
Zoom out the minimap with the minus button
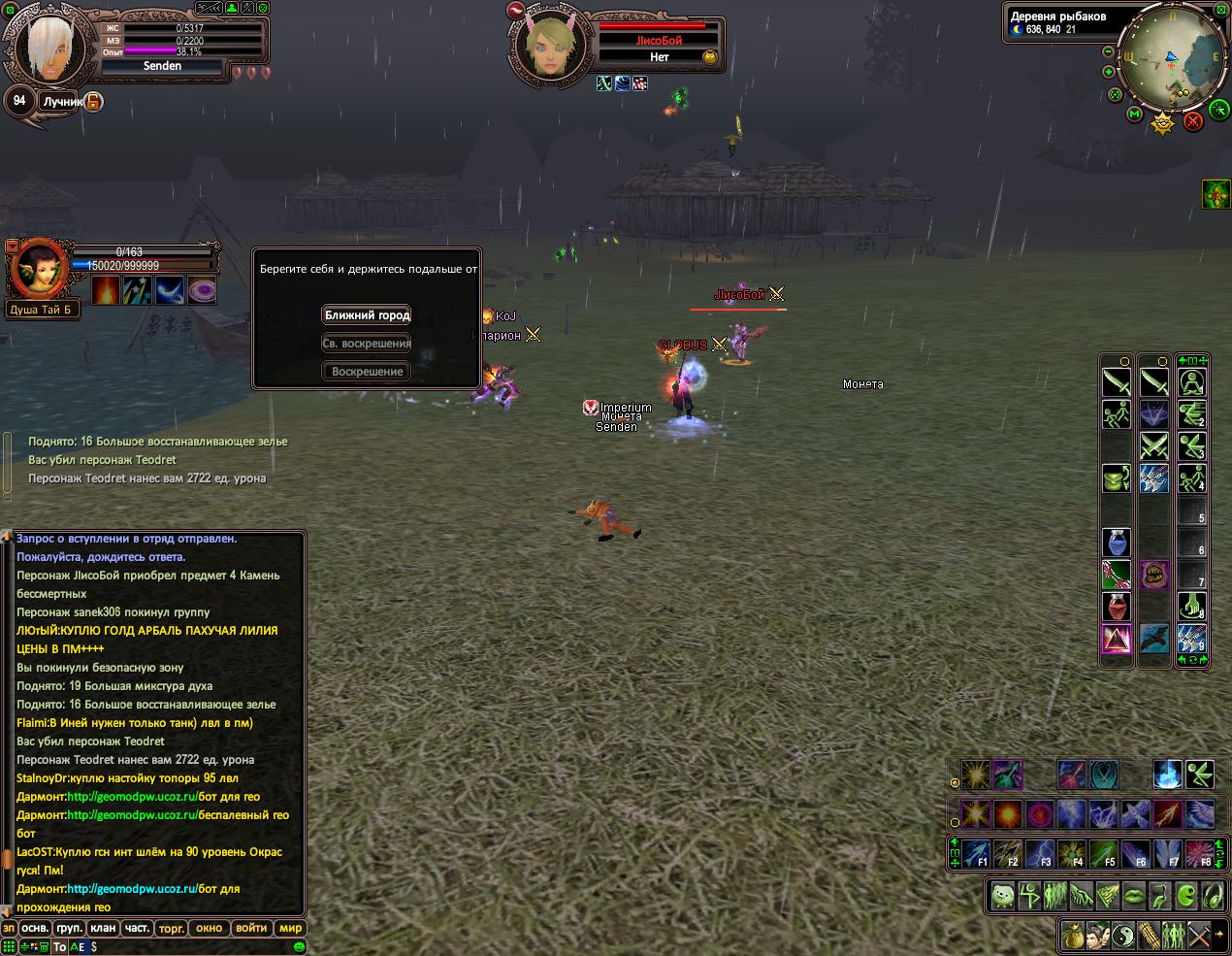click(x=1109, y=51)
